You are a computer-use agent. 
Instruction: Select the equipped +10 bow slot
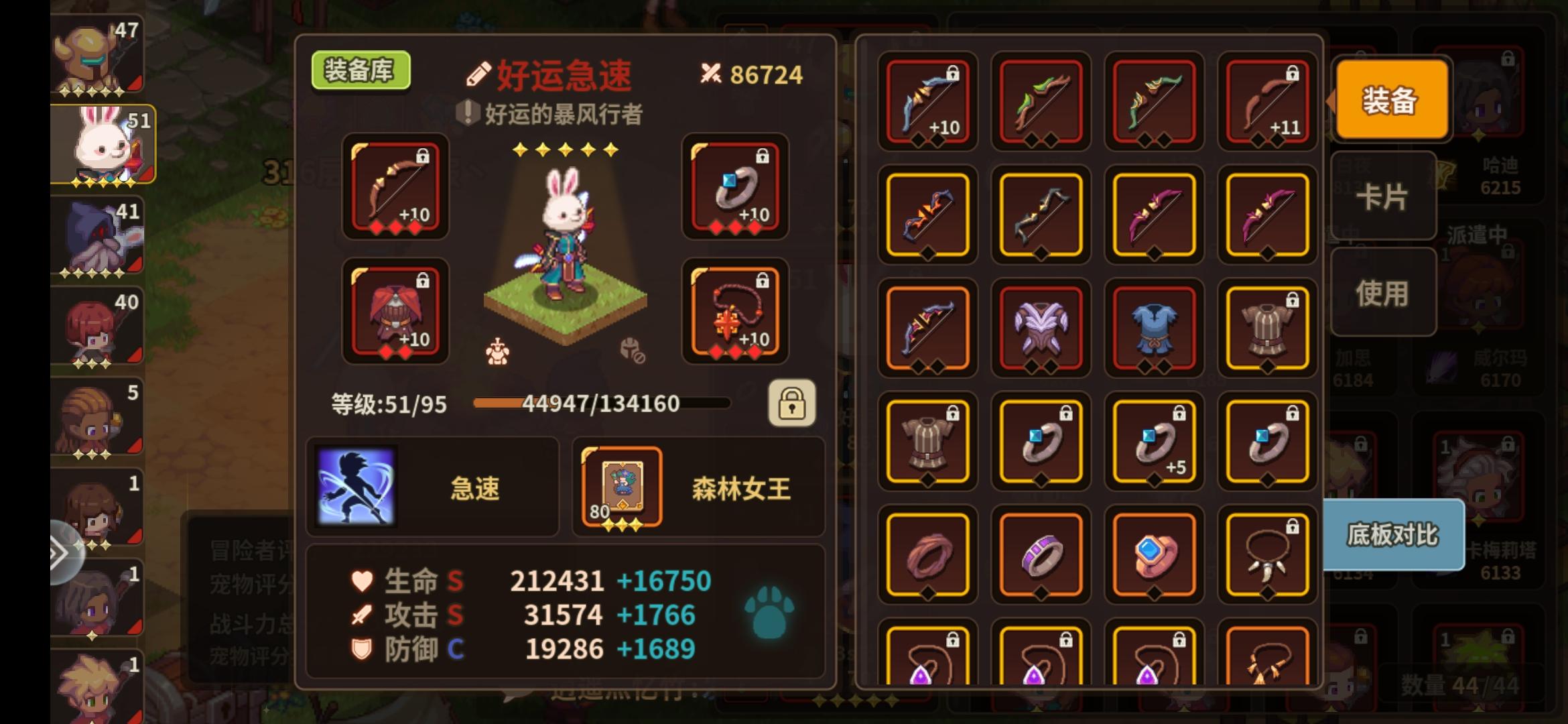(394, 190)
